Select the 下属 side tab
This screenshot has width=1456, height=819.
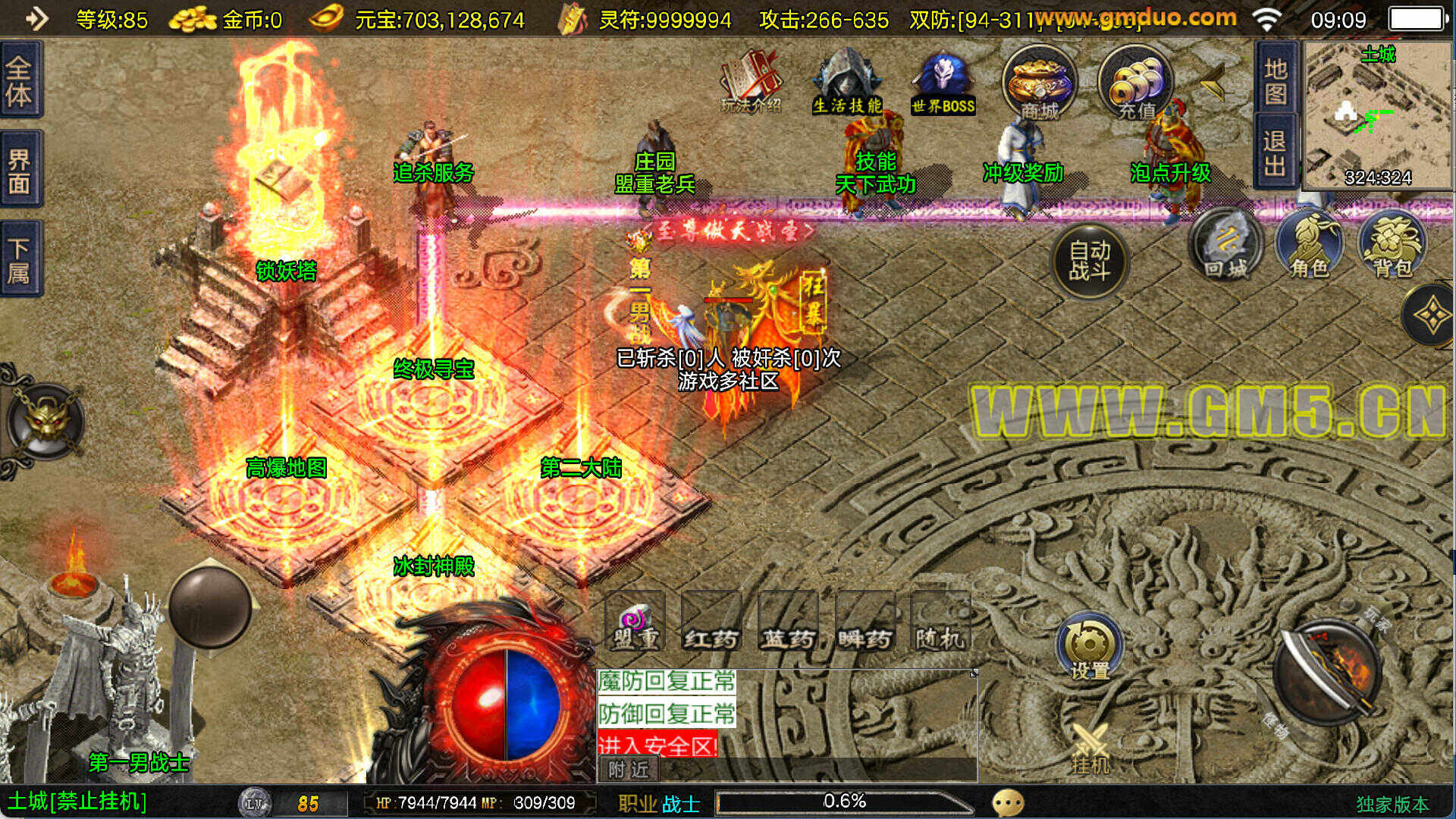click(x=20, y=259)
